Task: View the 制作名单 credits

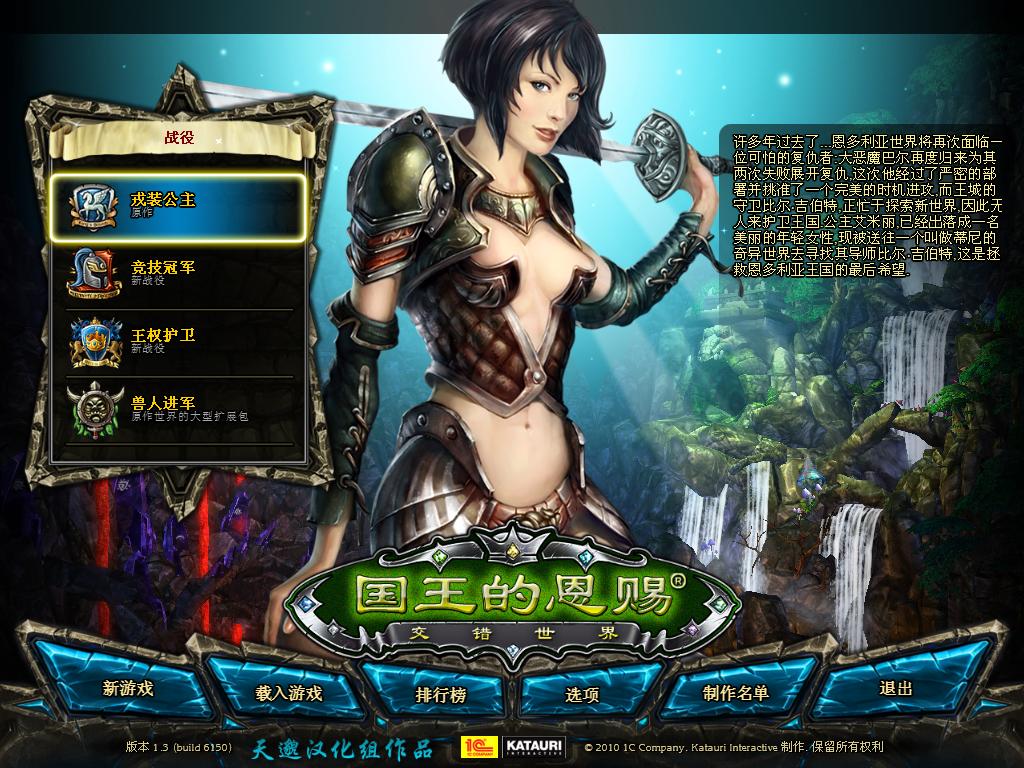Action: (x=735, y=692)
